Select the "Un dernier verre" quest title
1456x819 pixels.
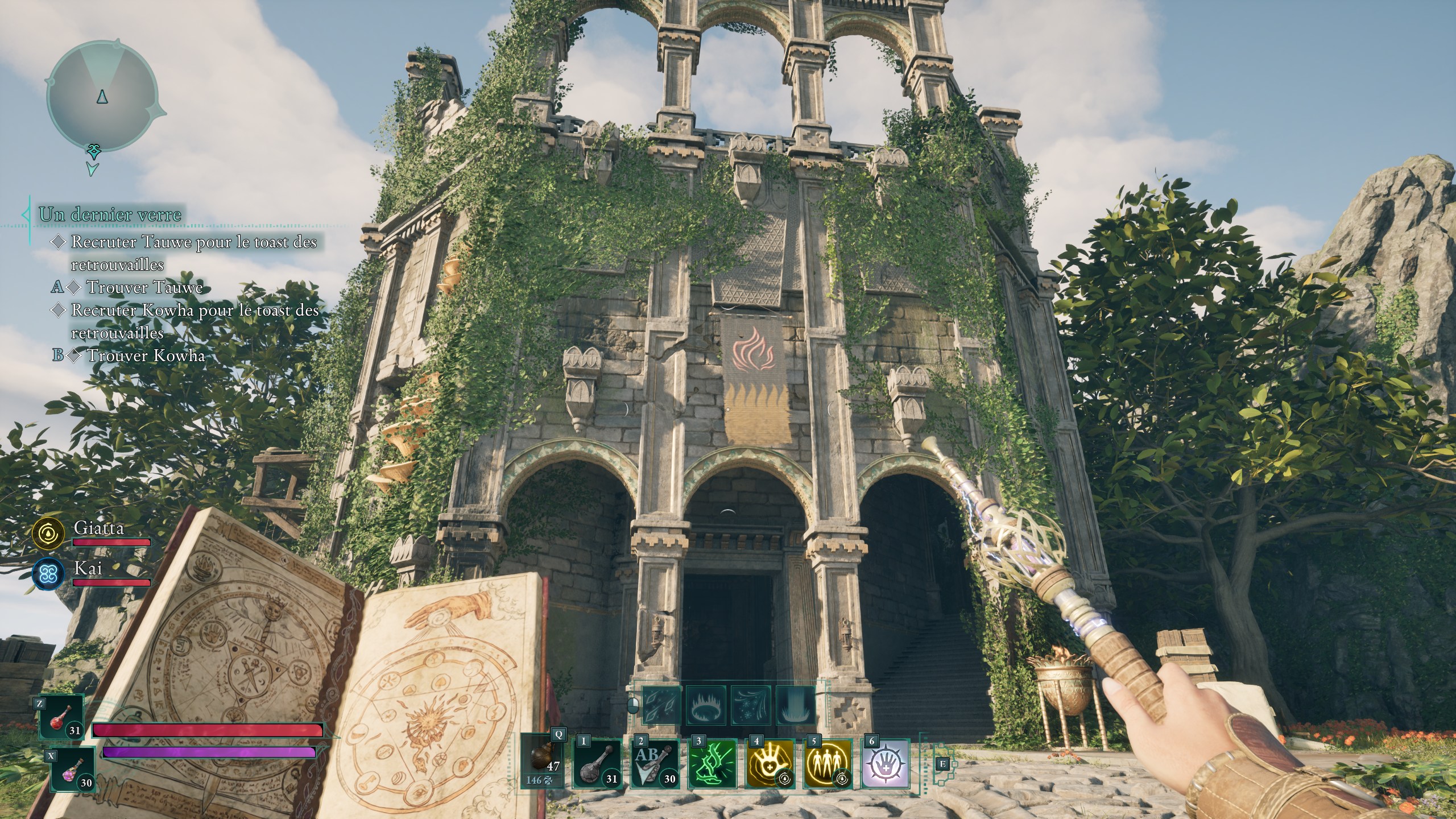[110, 214]
